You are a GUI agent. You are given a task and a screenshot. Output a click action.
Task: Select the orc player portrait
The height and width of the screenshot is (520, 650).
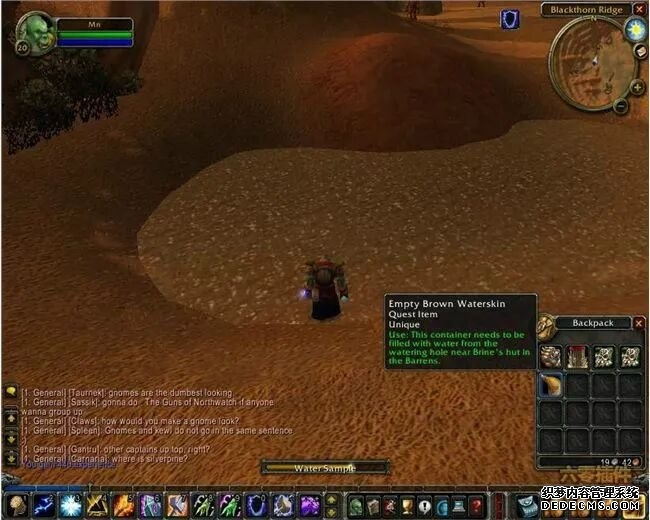click(x=35, y=31)
